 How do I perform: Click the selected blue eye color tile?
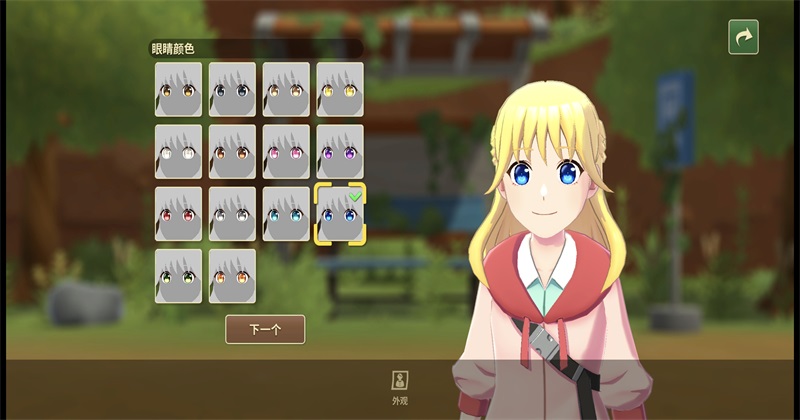[340, 214]
